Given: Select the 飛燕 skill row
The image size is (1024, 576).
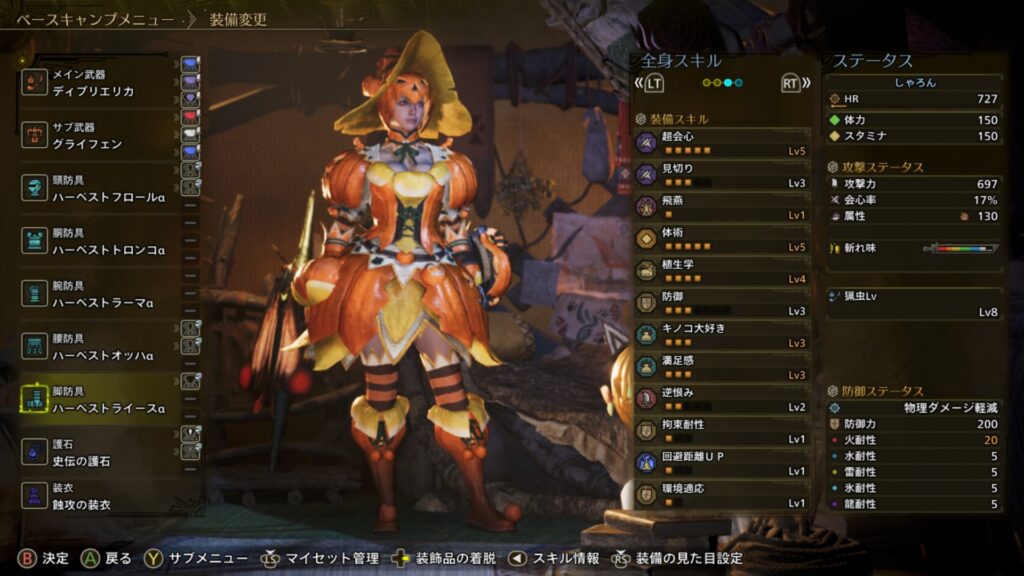Looking at the screenshot, I should coord(722,207).
